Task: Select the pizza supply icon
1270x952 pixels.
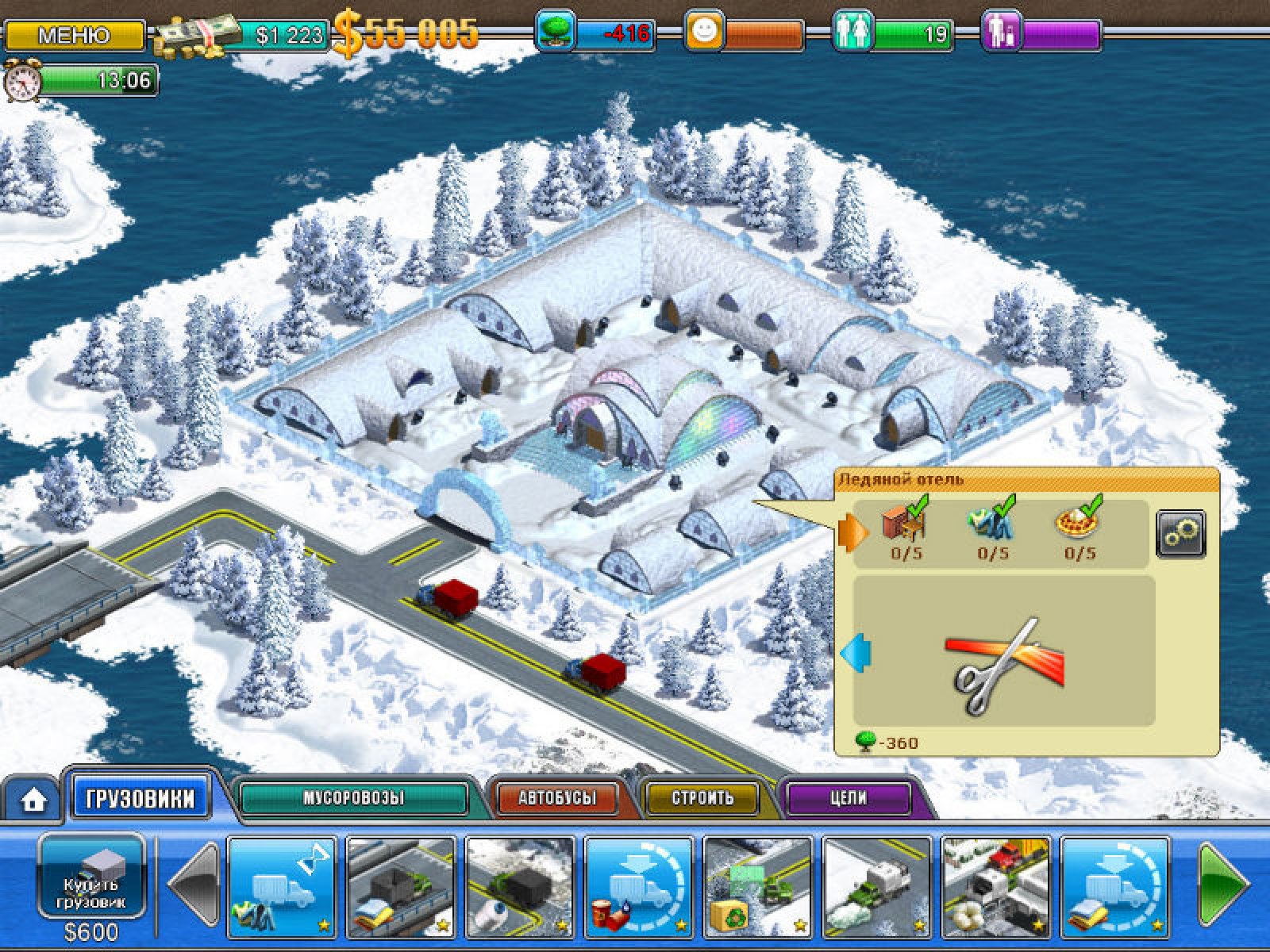Action: click(x=1079, y=524)
